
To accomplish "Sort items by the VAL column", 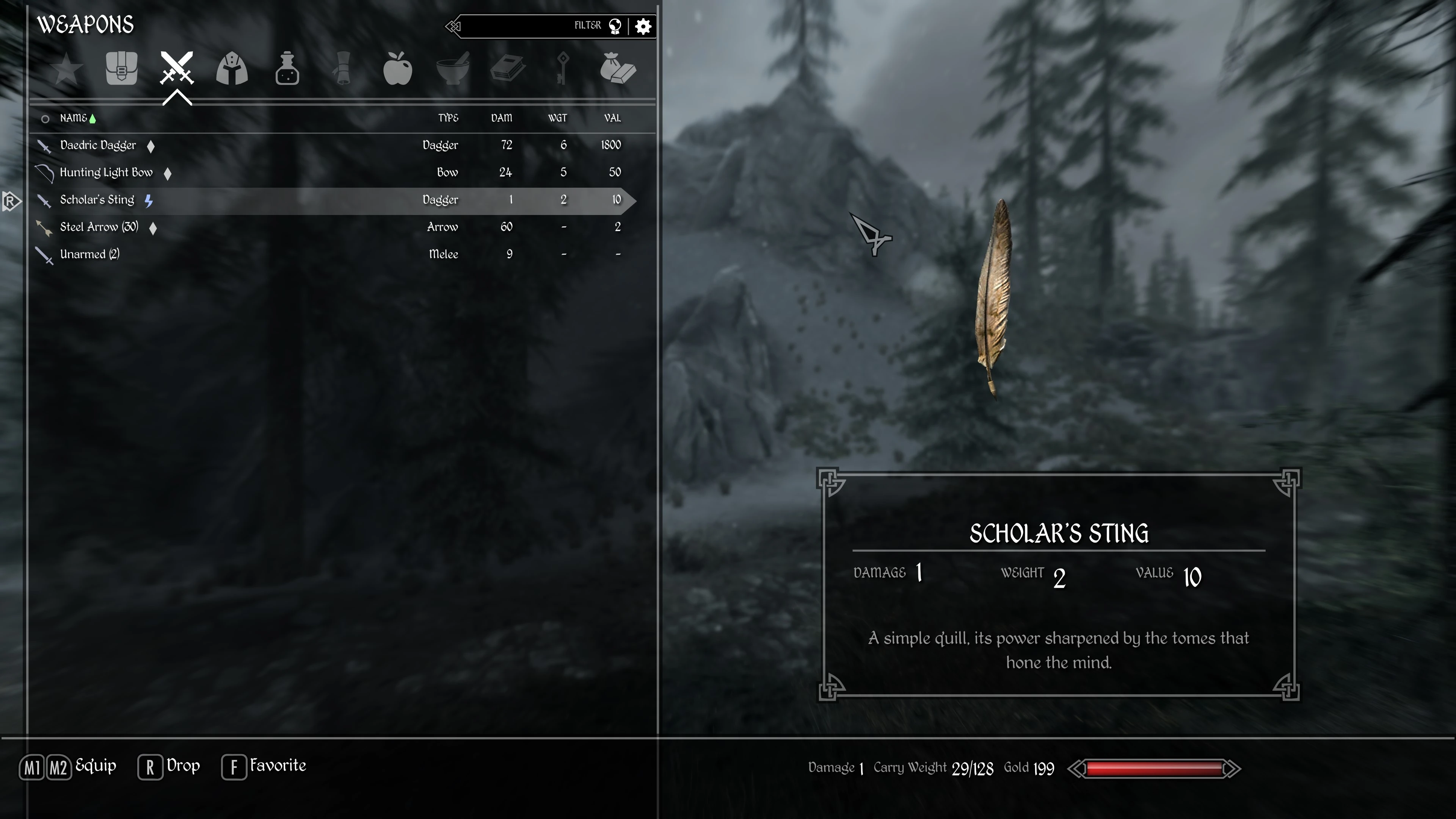I will [x=612, y=118].
